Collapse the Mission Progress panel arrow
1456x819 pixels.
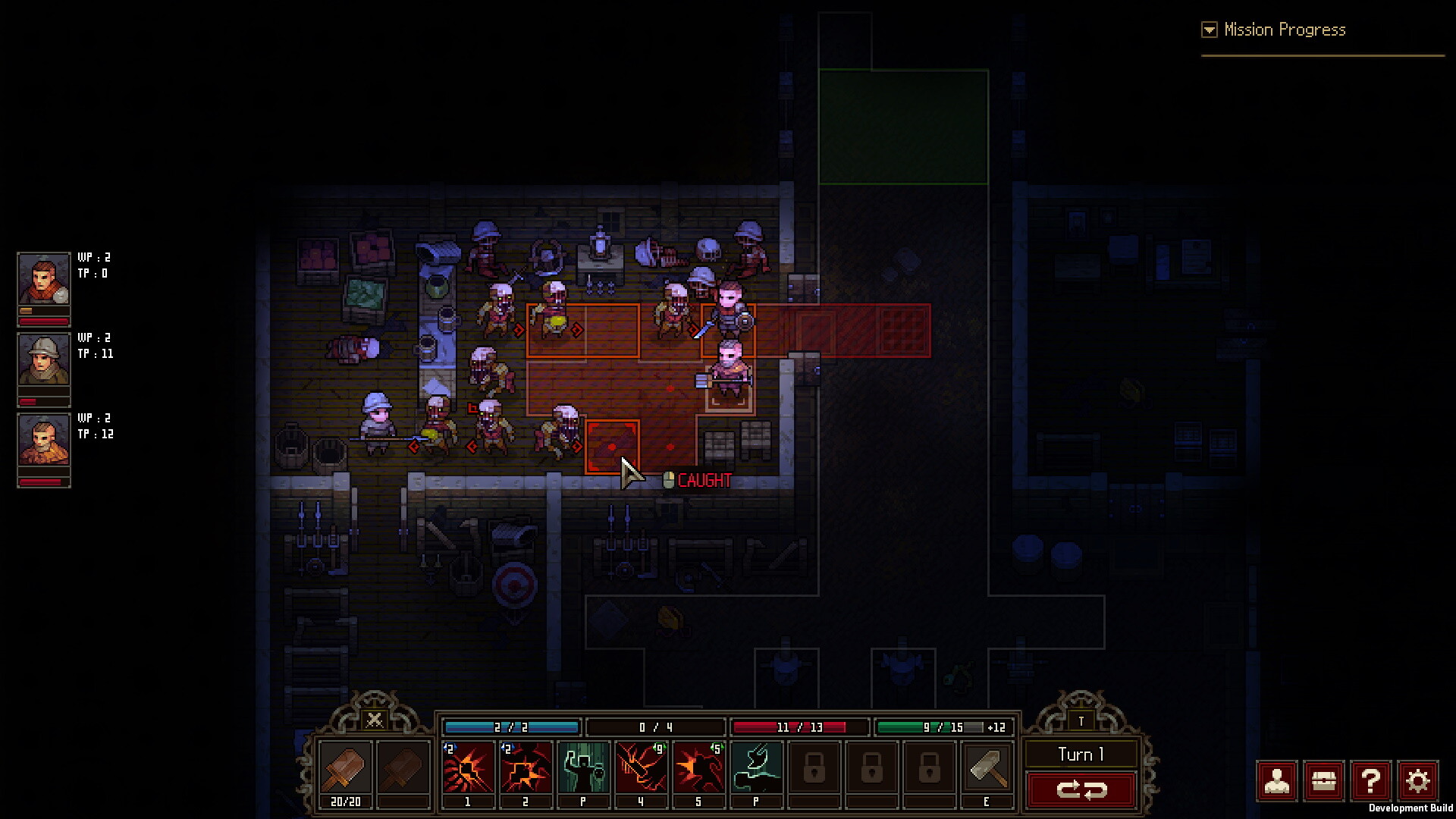click(1208, 30)
